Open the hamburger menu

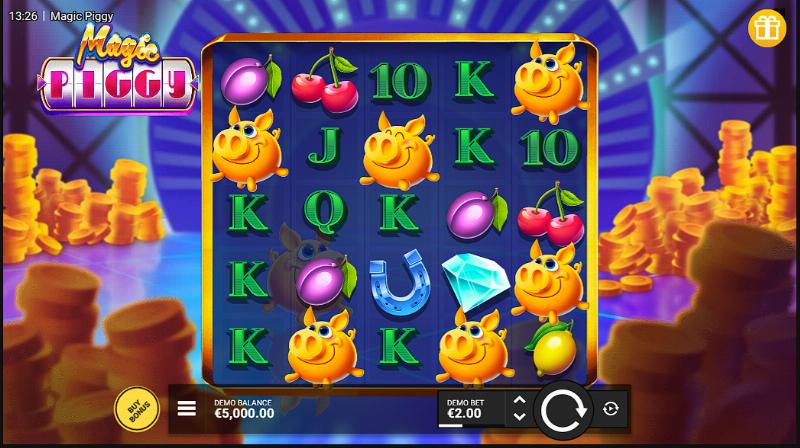pyautogui.click(x=186, y=408)
